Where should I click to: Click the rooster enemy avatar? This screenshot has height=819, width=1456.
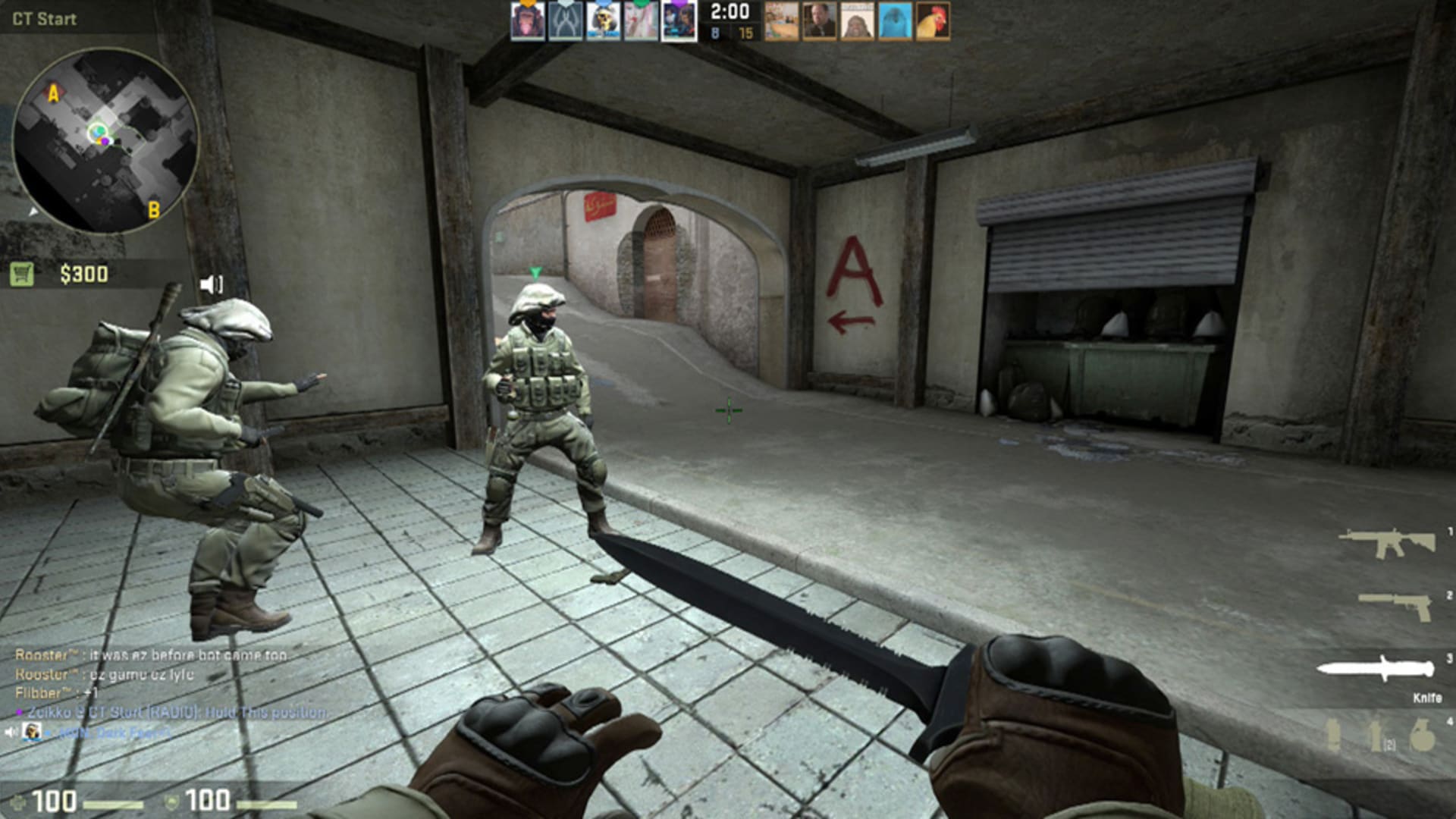[933, 21]
